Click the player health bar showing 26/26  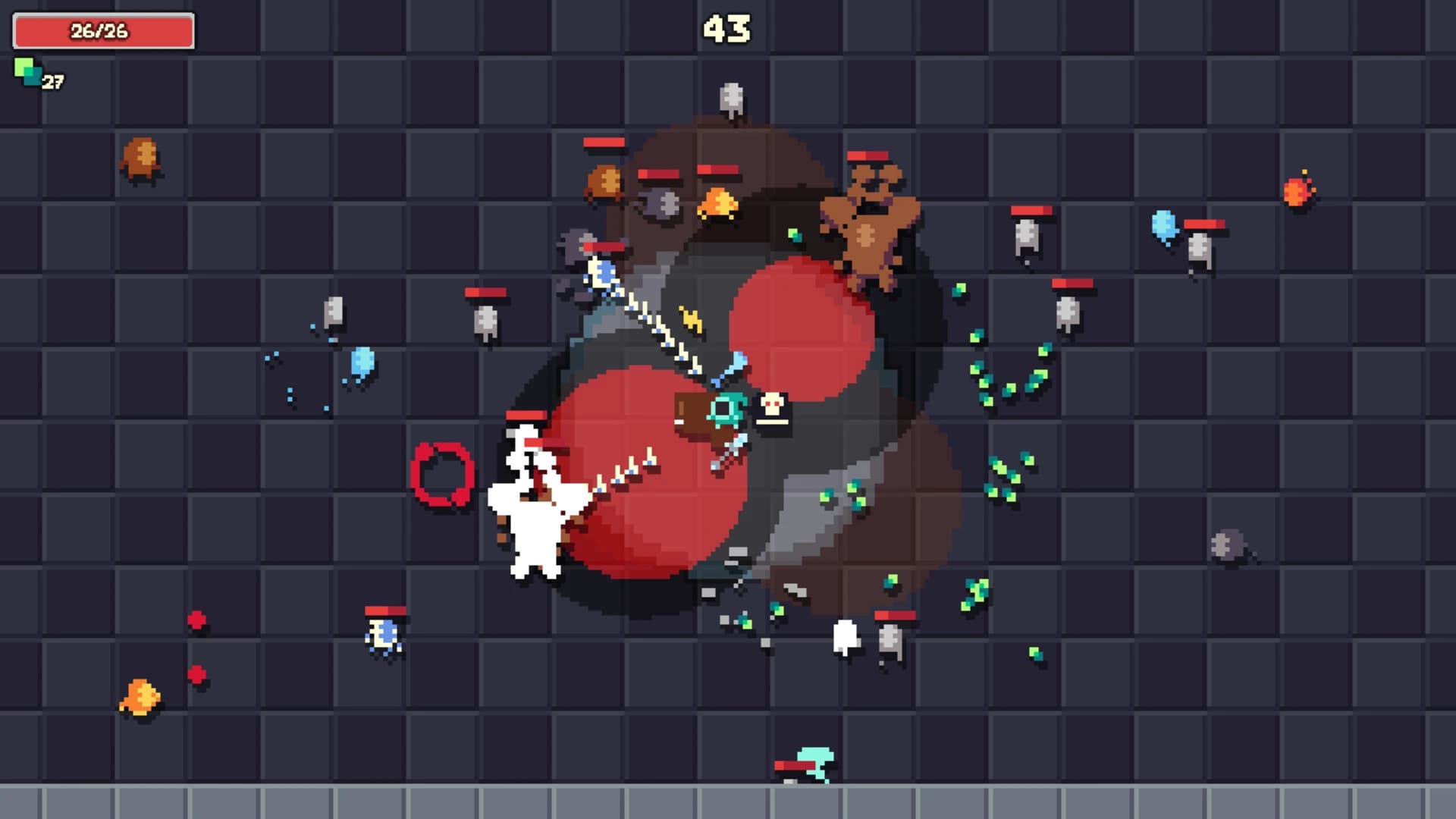102,32
